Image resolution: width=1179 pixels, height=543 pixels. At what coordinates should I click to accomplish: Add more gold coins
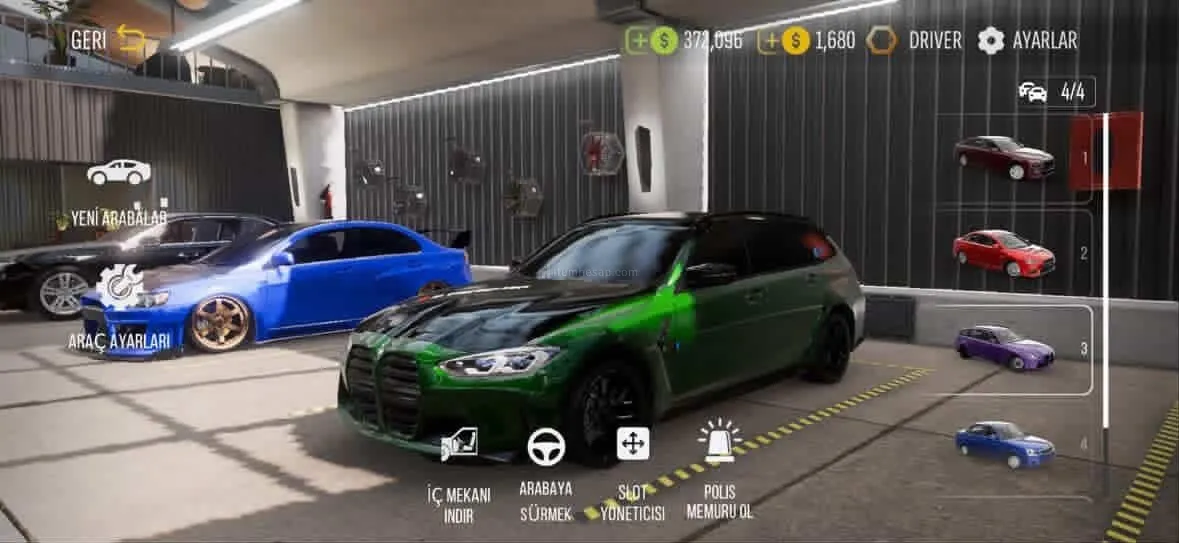769,41
